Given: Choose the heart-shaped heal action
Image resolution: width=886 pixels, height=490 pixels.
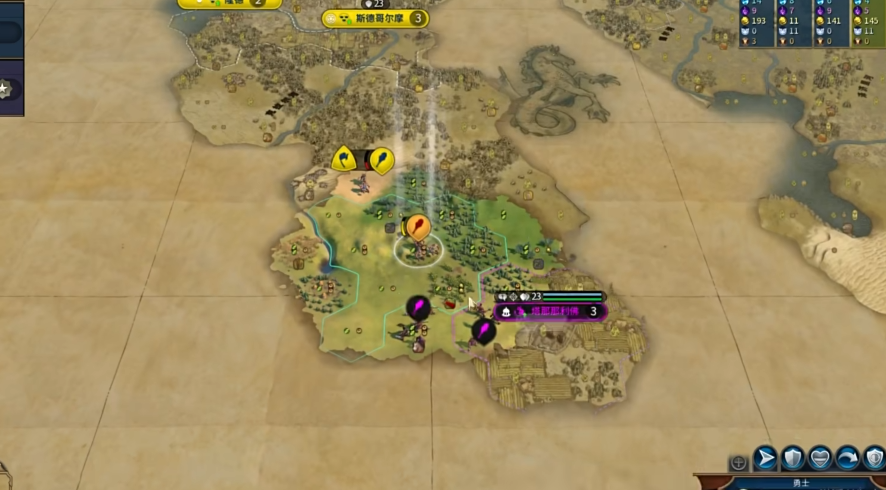Looking at the screenshot, I should [820, 458].
